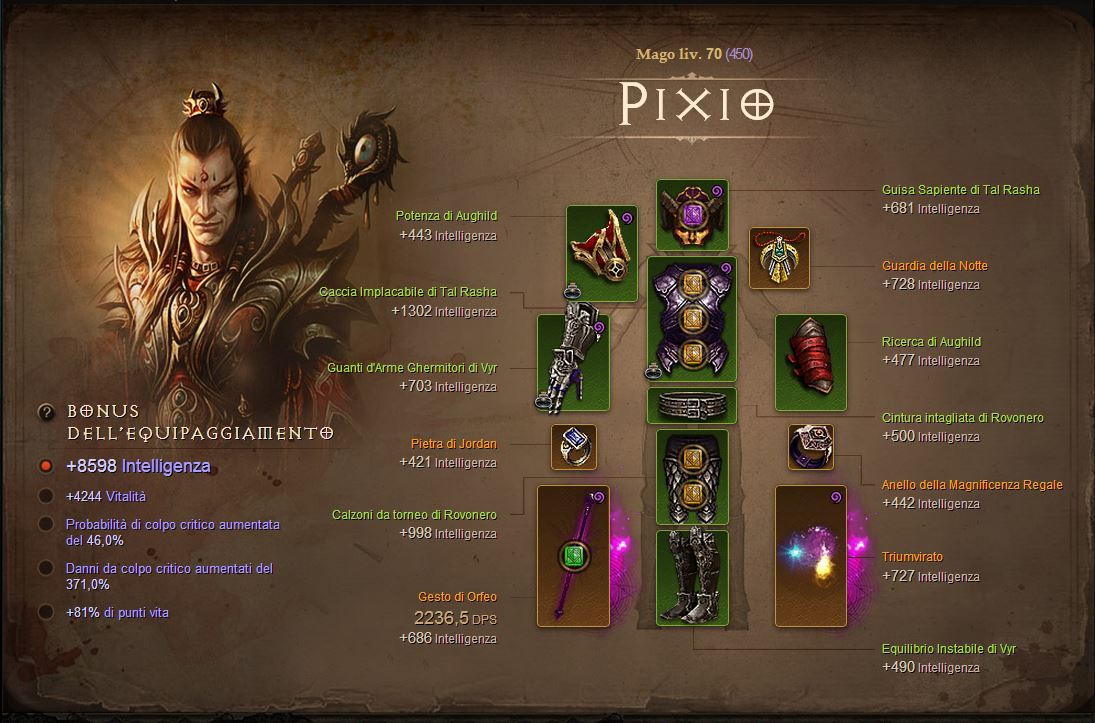This screenshot has height=723, width=1095.
Task: Select the Gesto di Orfeo wand slot
Action: (x=573, y=555)
